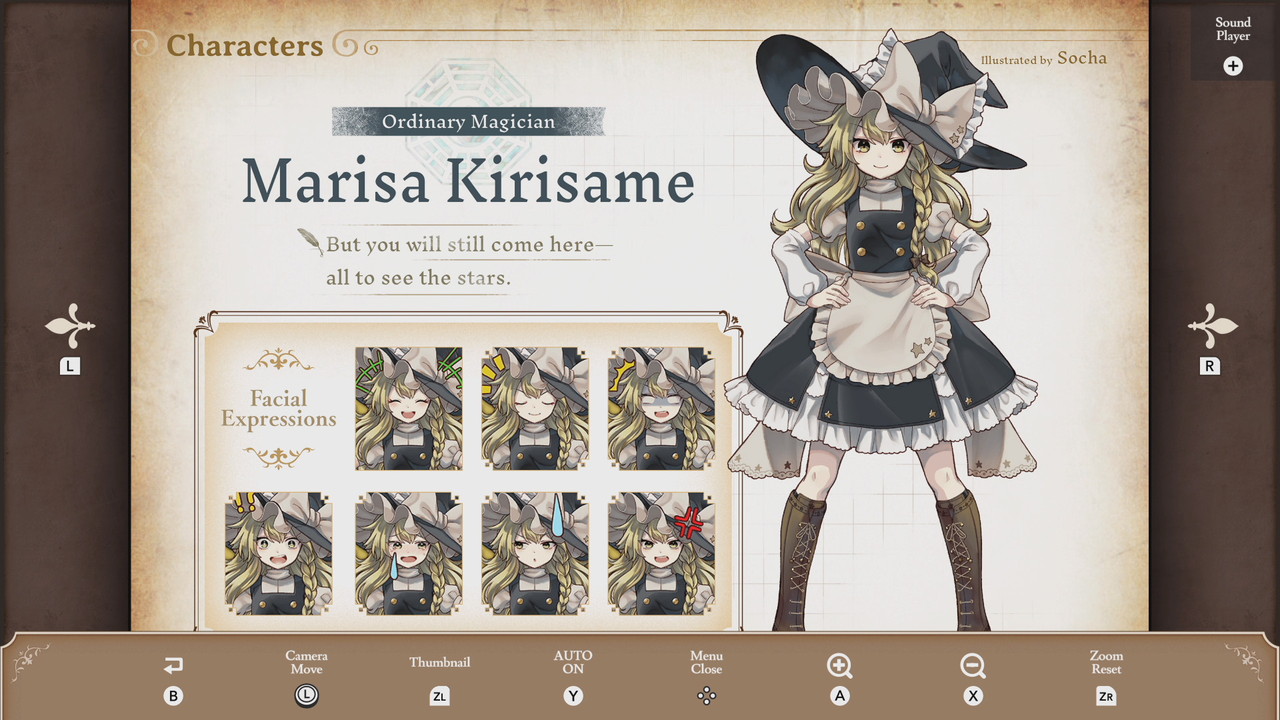Click the left L page-turn arrow
This screenshot has width=1280, height=720.
point(68,327)
